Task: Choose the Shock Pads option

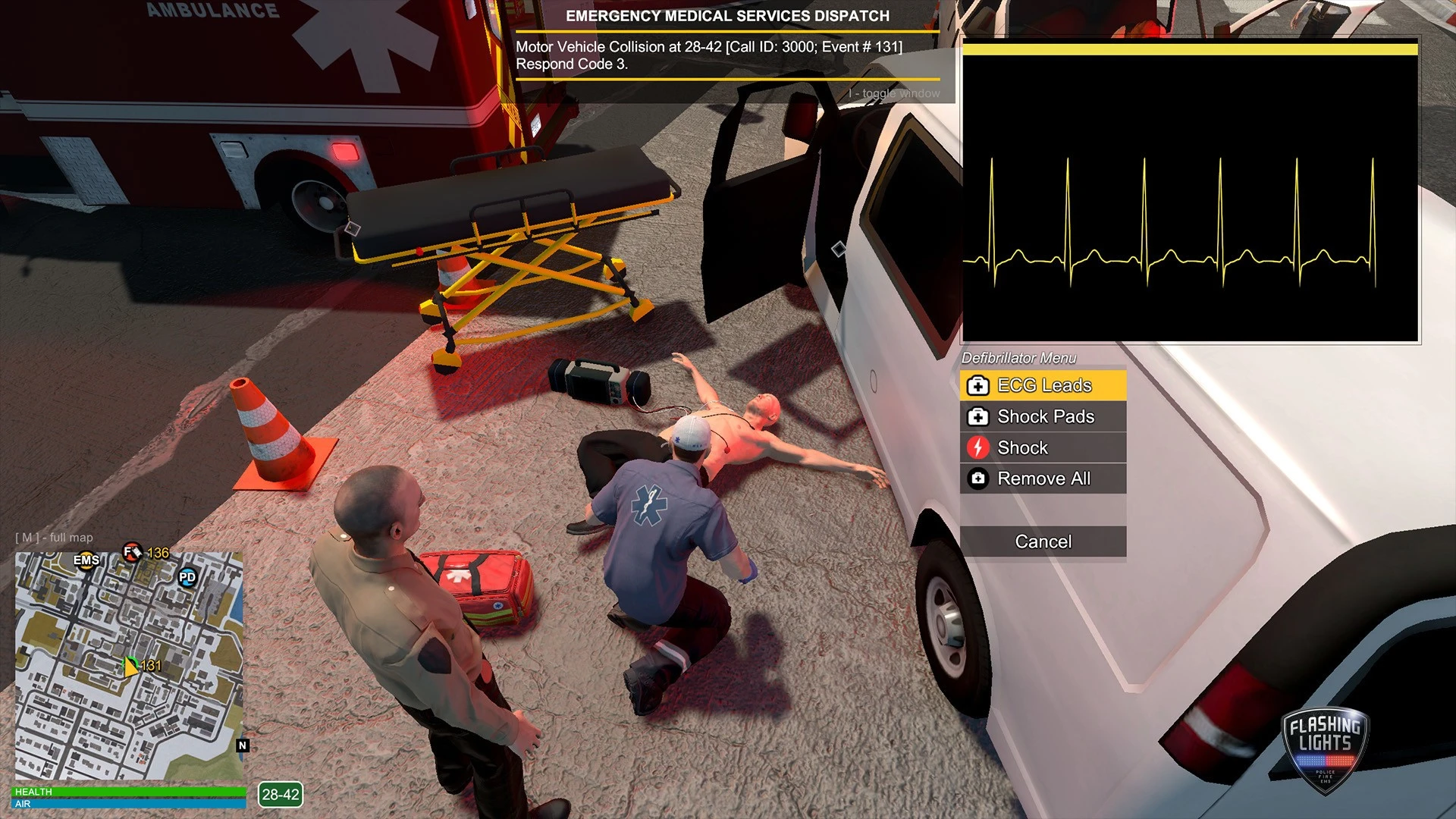Action: (x=1043, y=416)
